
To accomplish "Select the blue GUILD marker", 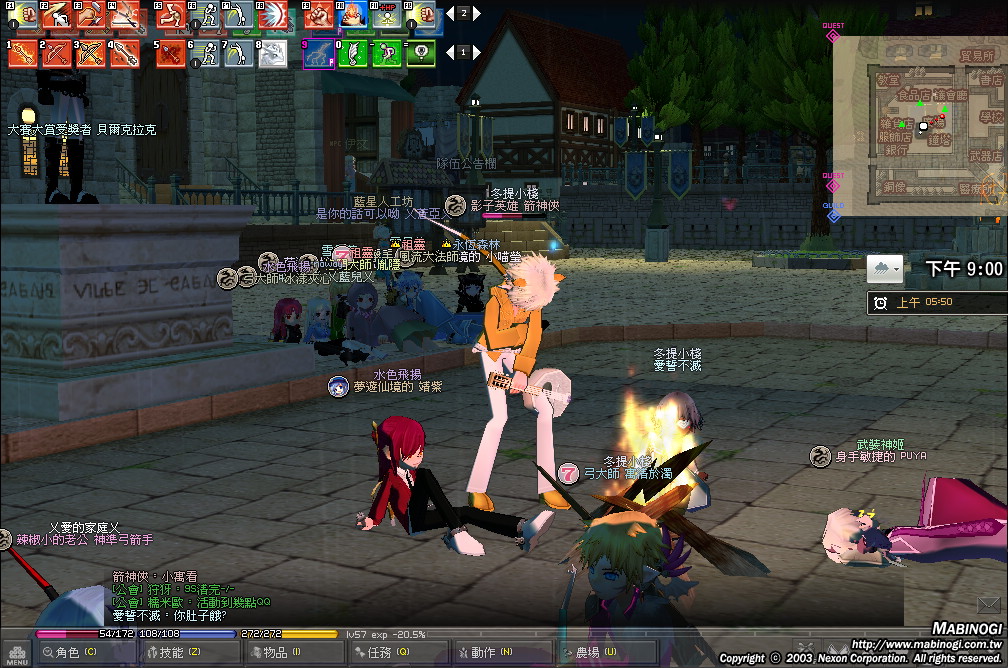I will (833, 214).
